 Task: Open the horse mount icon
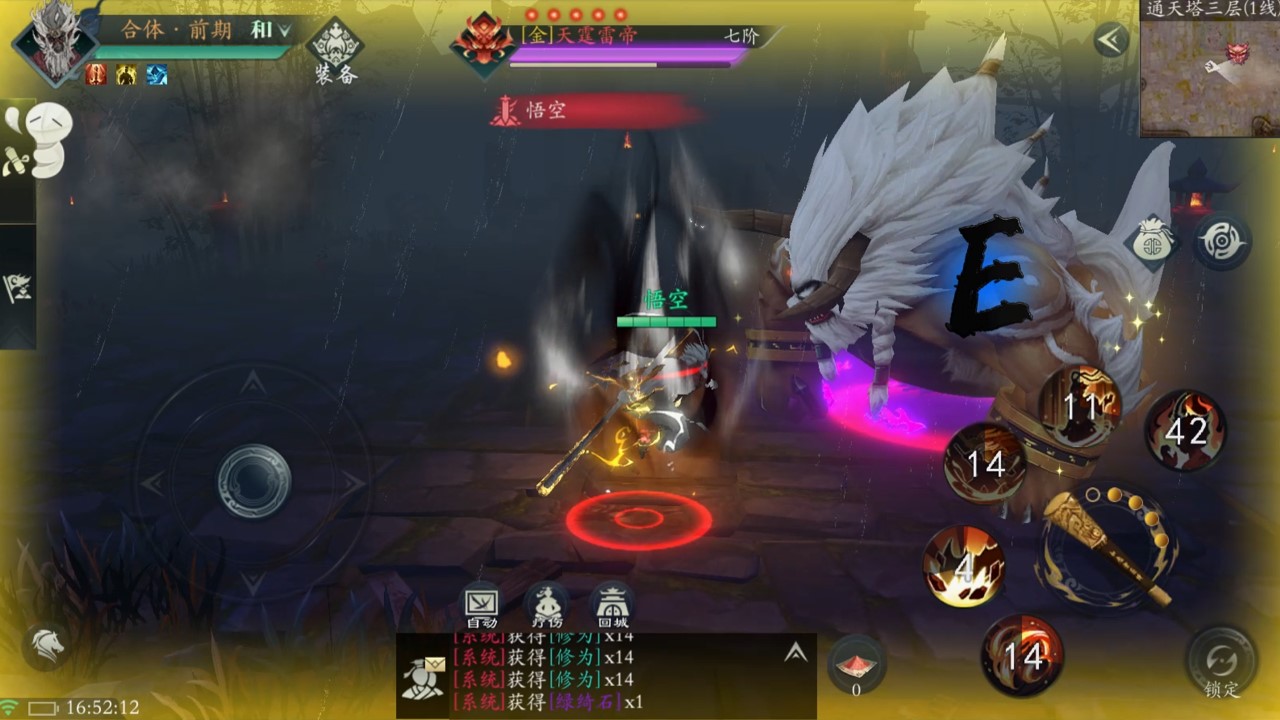click(x=46, y=645)
